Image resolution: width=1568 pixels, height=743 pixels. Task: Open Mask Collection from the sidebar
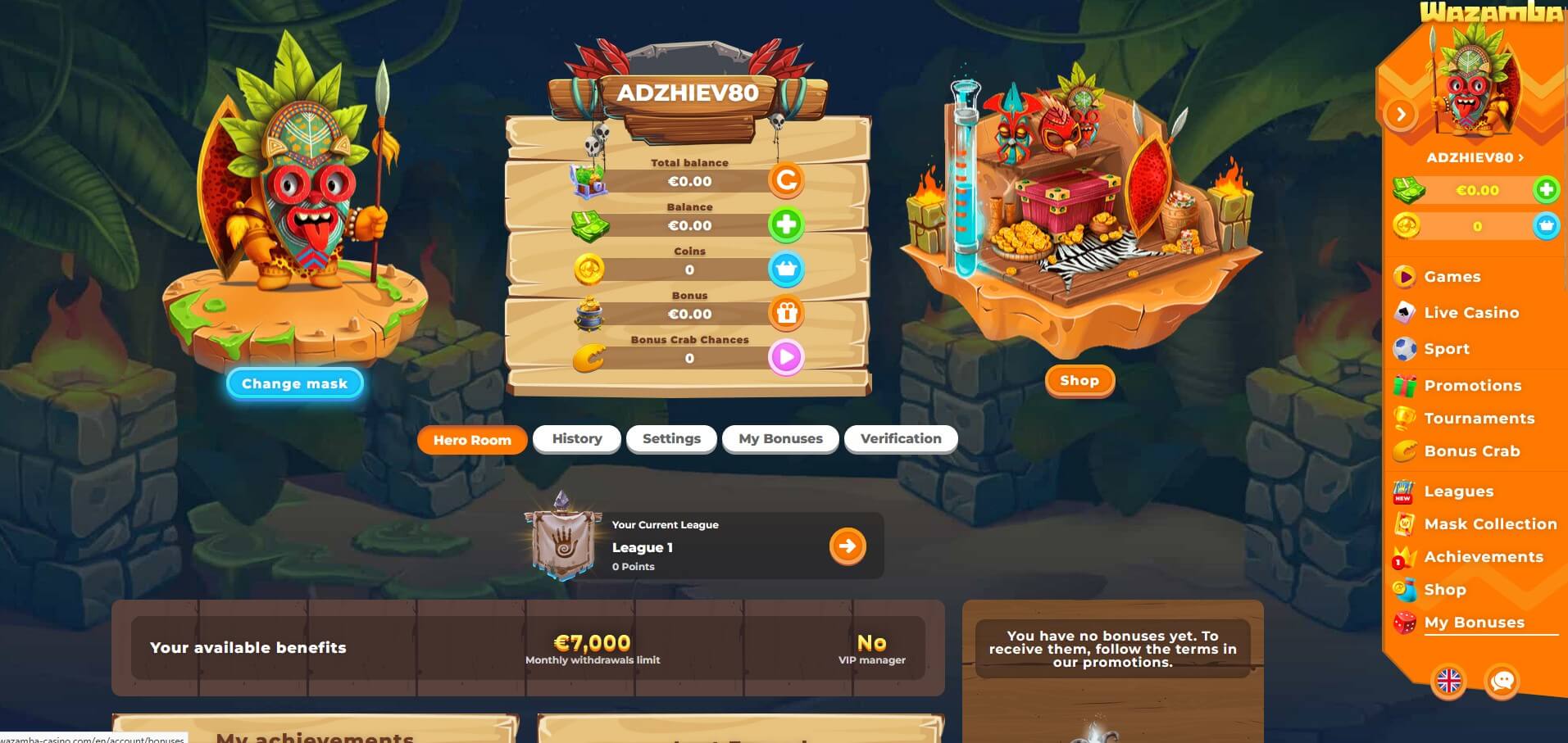(1490, 524)
